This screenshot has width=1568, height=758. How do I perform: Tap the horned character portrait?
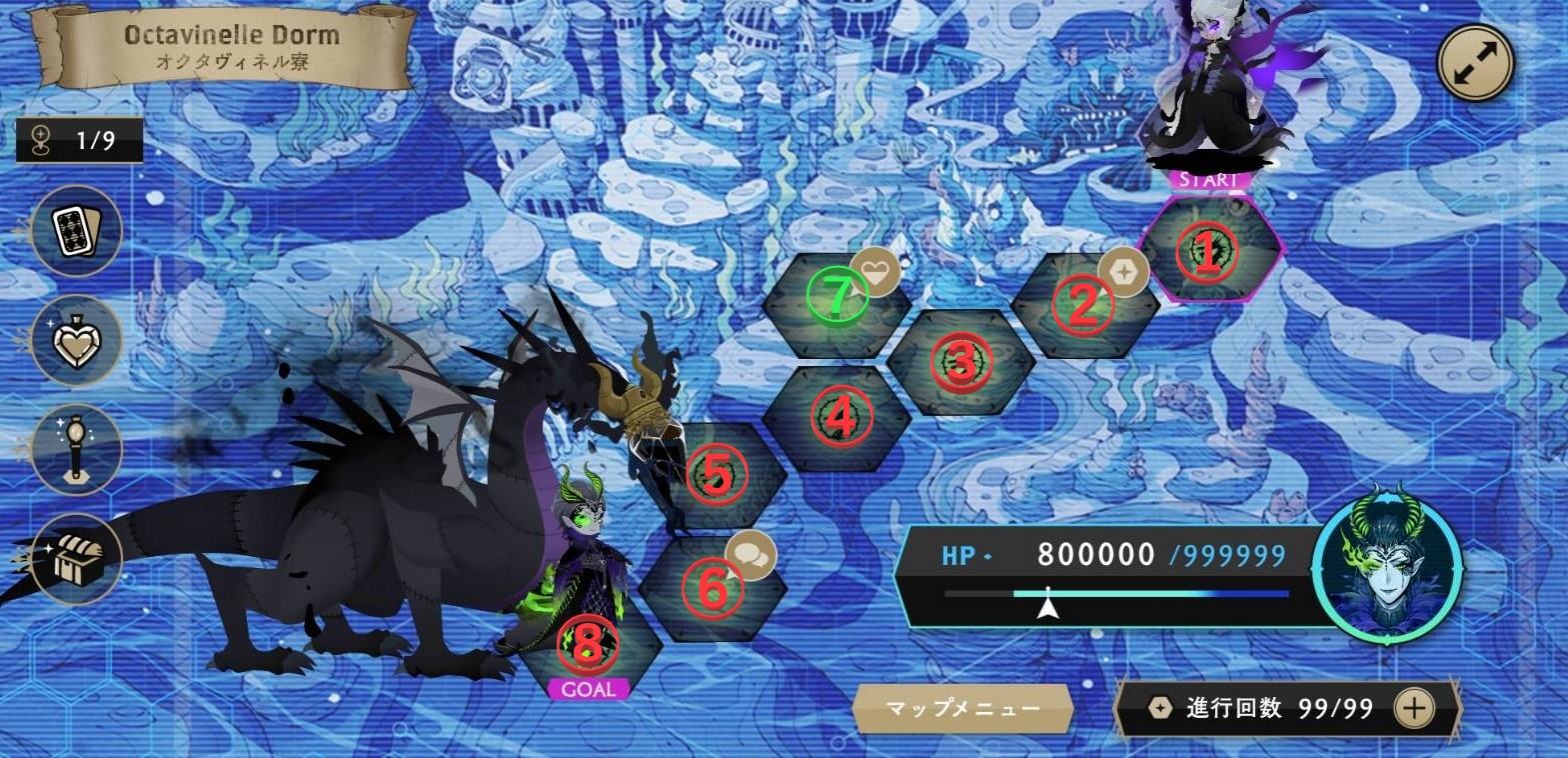[1387, 564]
